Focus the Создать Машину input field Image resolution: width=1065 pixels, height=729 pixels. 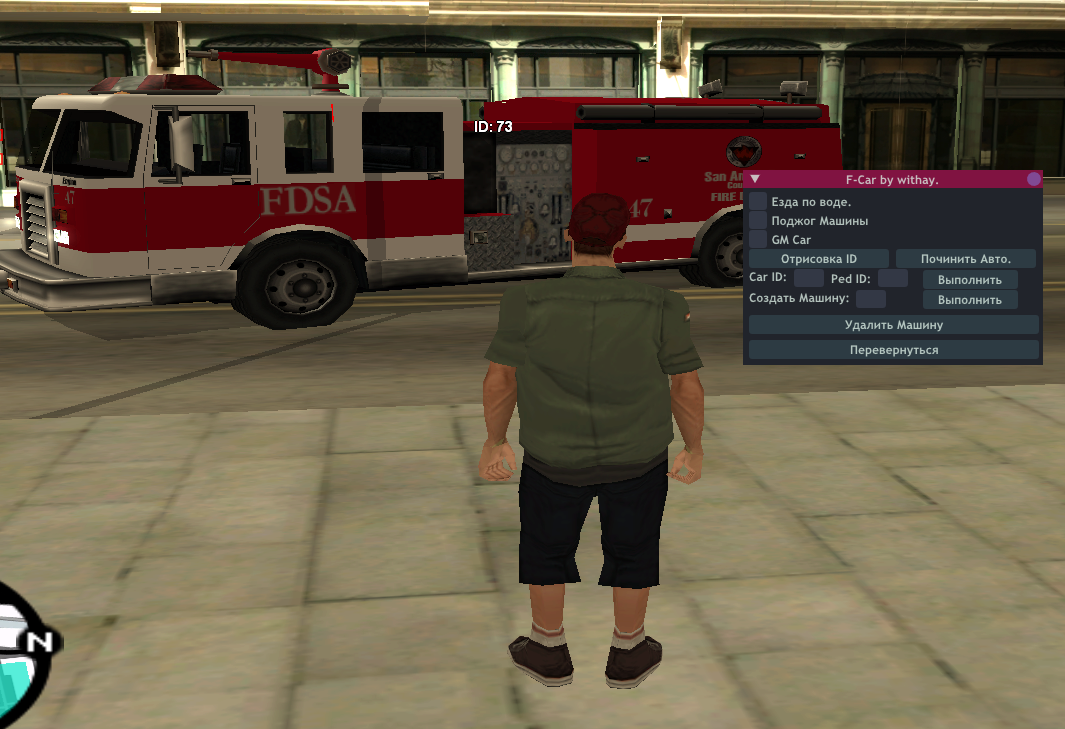(870, 299)
